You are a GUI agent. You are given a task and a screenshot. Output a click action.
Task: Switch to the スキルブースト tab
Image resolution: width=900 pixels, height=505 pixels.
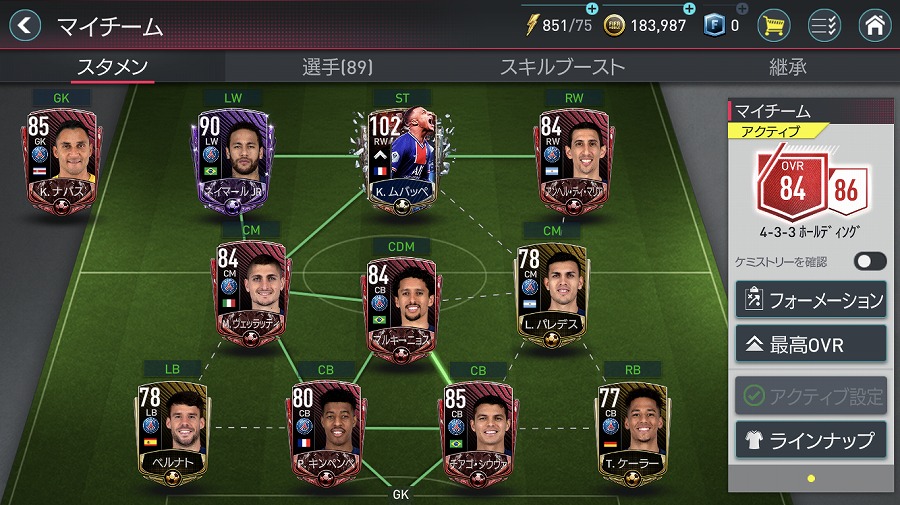point(562,68)
